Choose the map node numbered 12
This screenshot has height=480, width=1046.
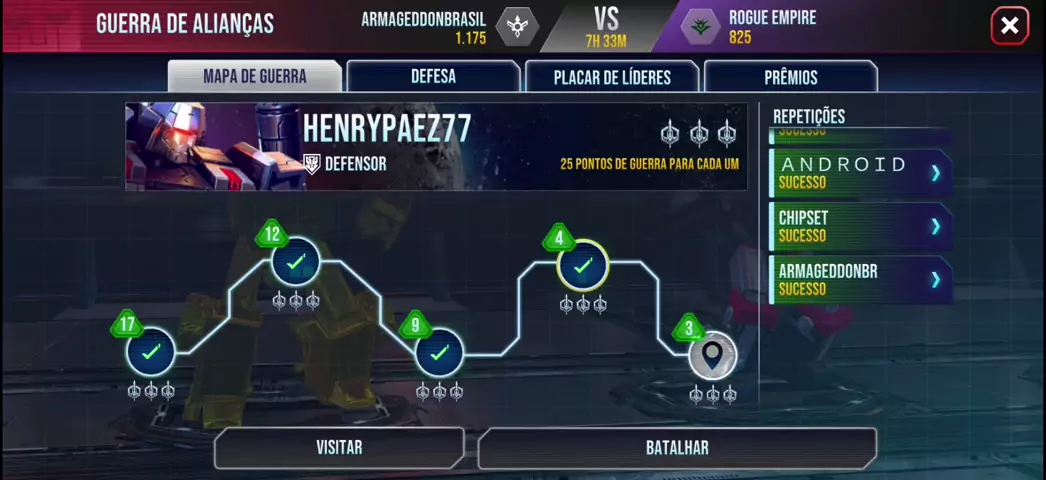pyautogui.click(x=296, y=262)
